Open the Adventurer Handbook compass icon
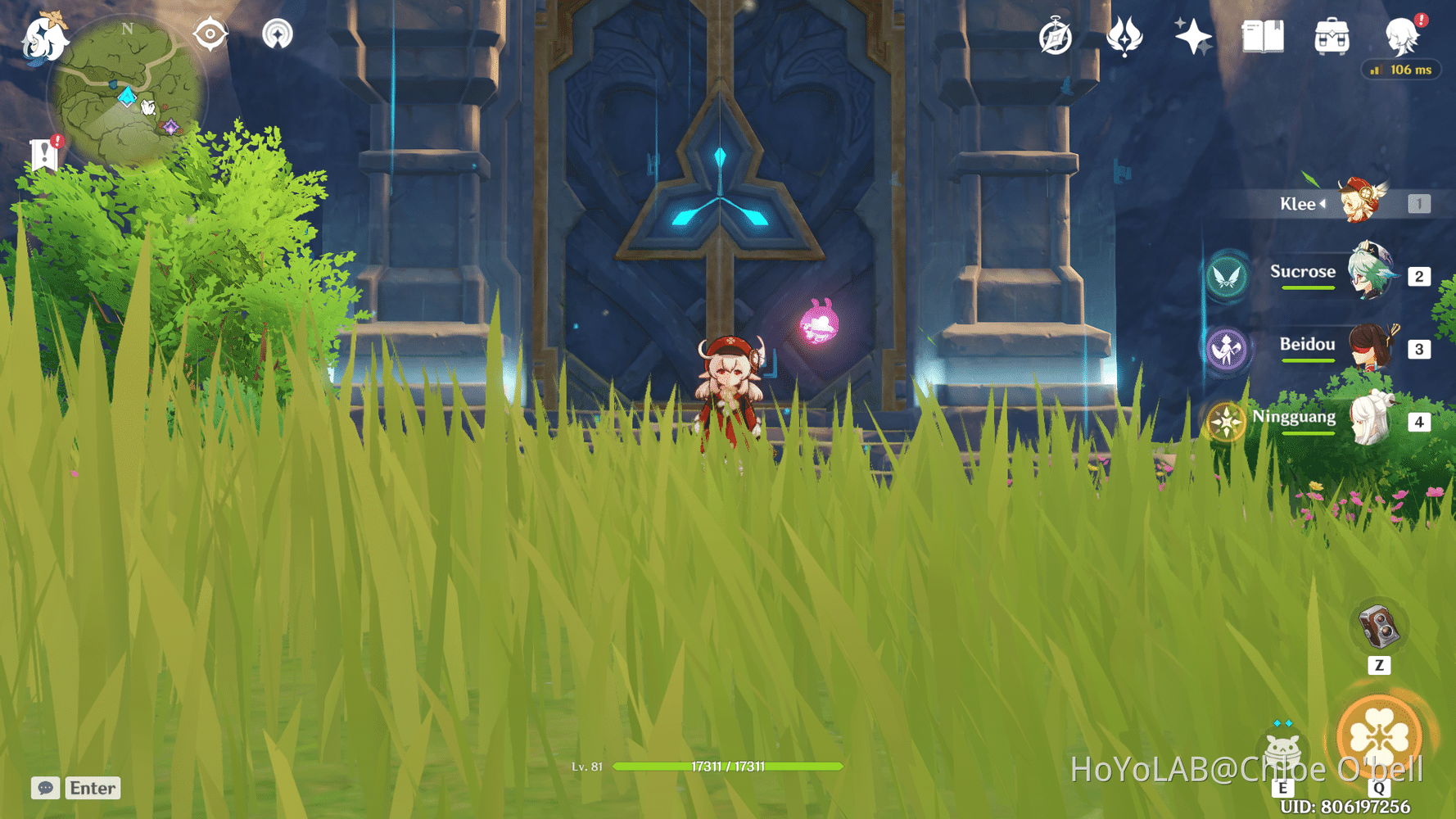 point(1056,37)
